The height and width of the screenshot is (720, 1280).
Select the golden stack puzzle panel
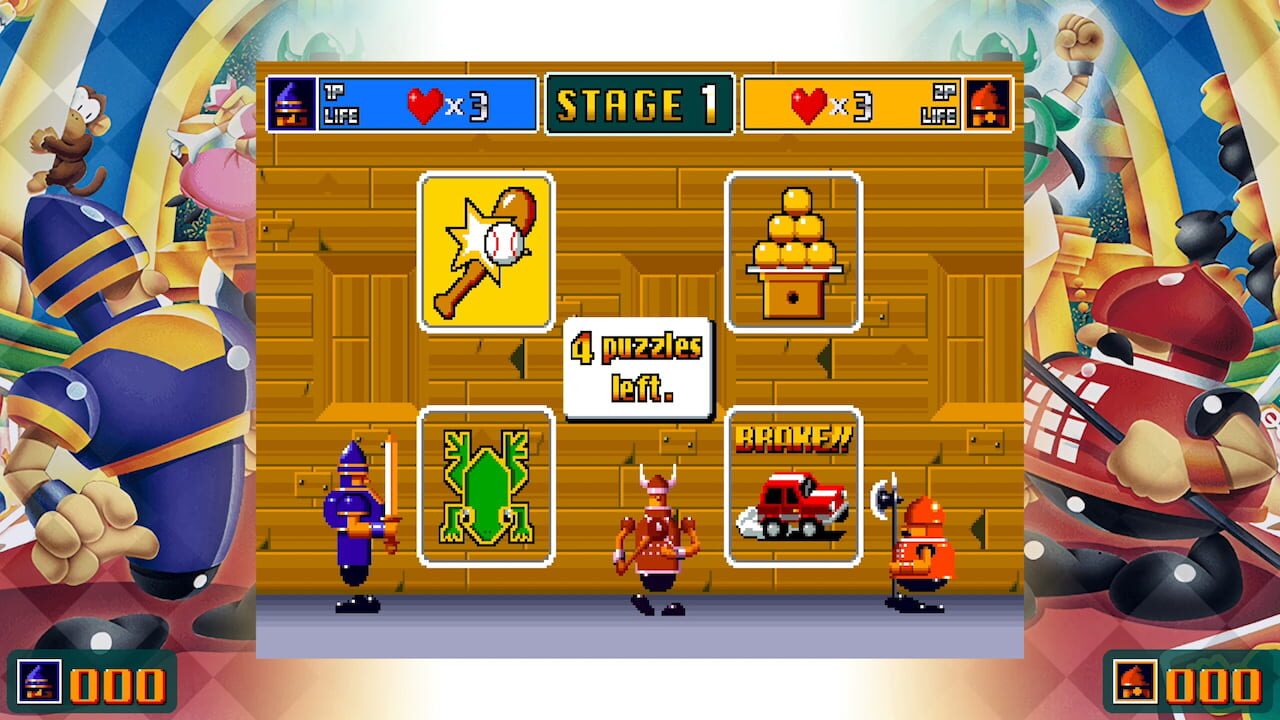point(794,251)
